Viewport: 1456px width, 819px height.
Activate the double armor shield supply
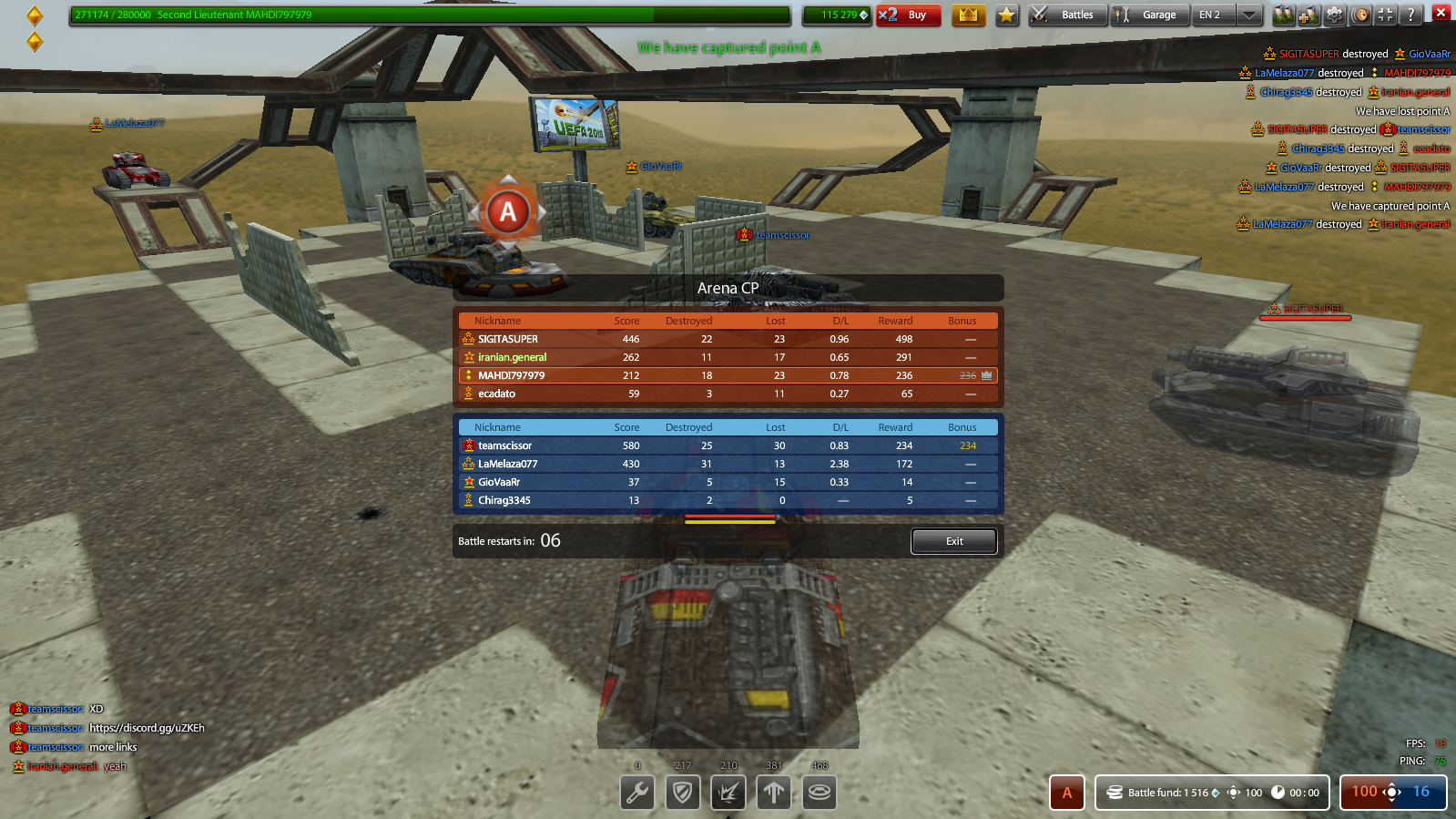click(682, 793)
